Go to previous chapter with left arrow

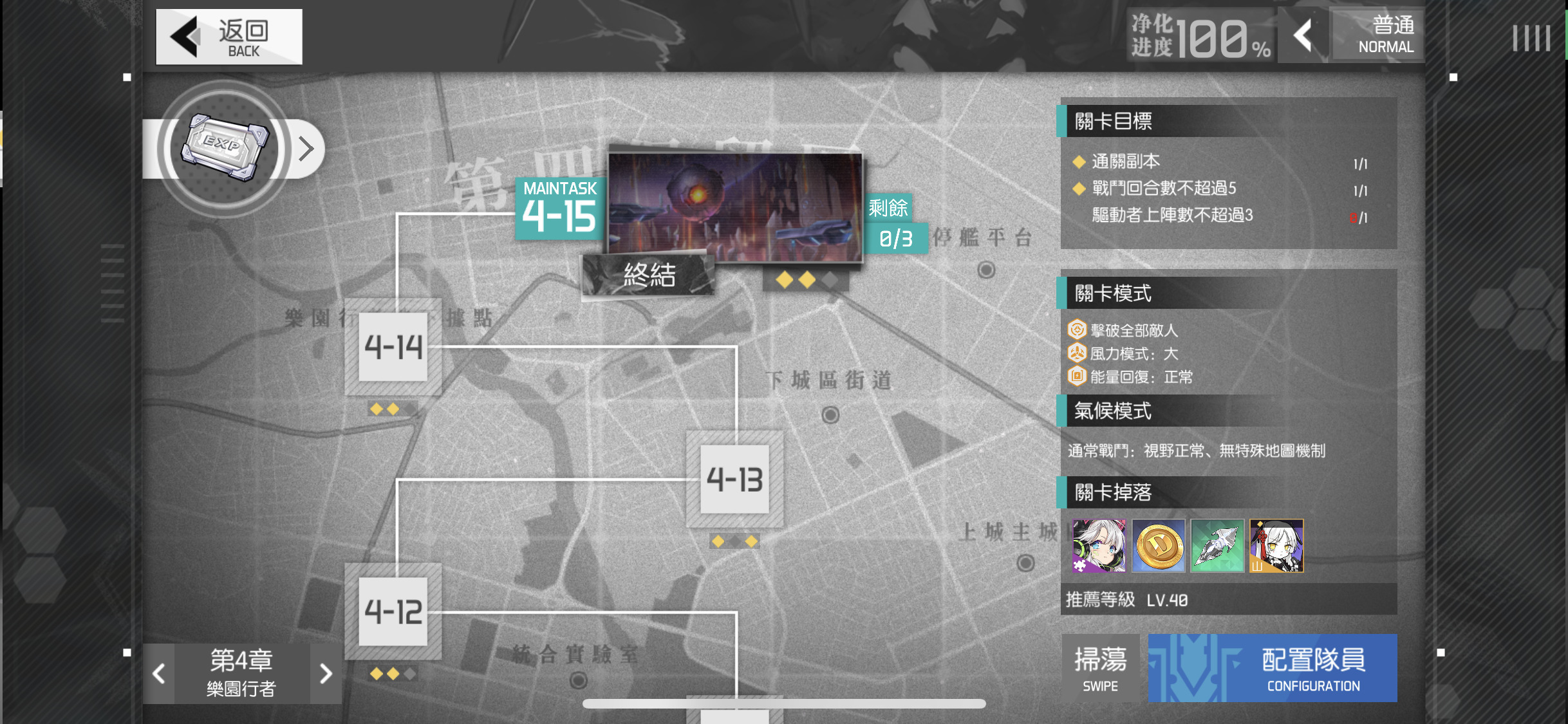click(x=158, y=673)
